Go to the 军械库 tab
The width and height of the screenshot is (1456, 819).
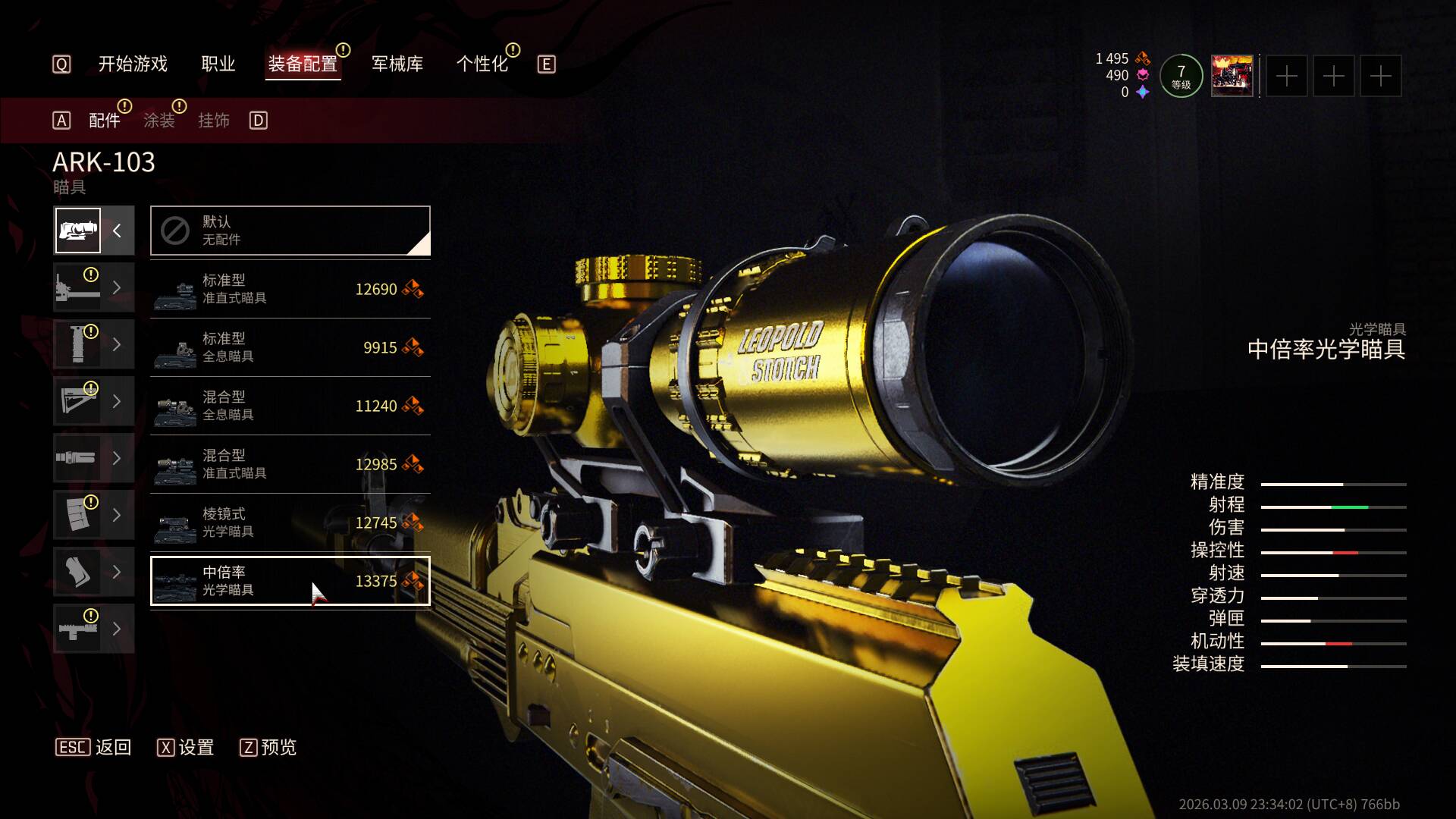click(x=397, y=64)
